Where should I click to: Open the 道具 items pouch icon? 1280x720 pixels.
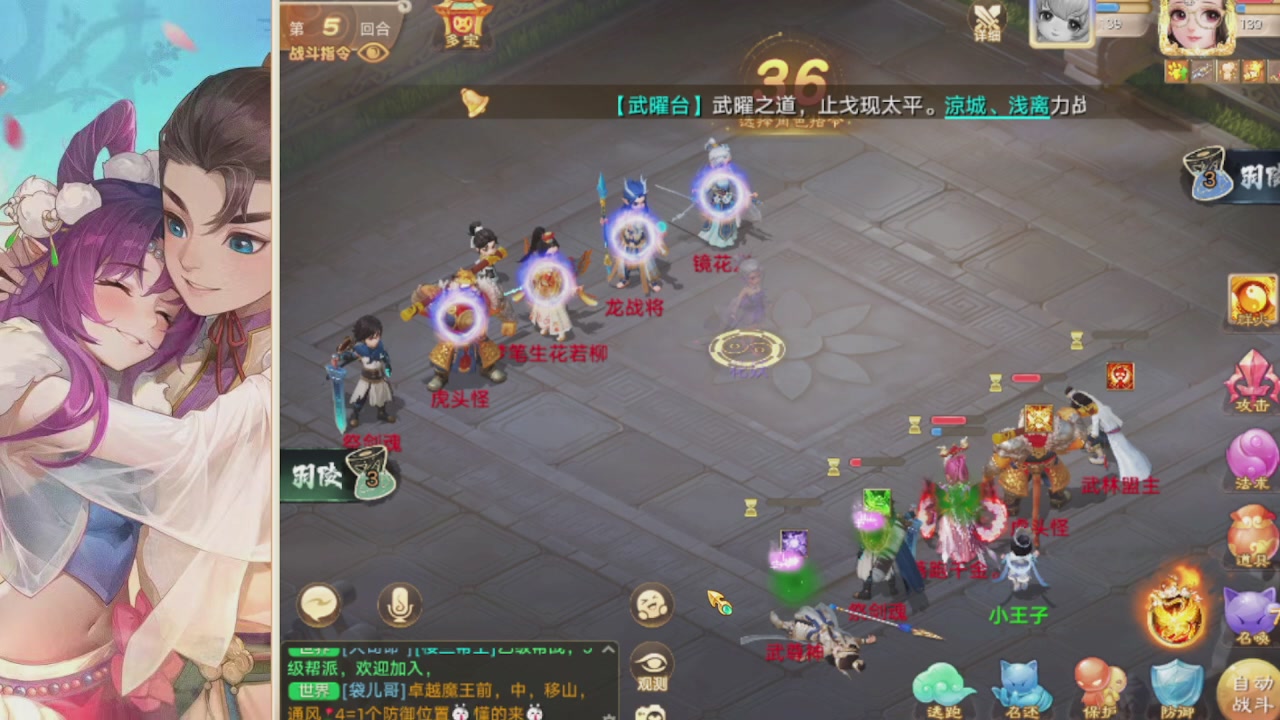(1253, 533)
